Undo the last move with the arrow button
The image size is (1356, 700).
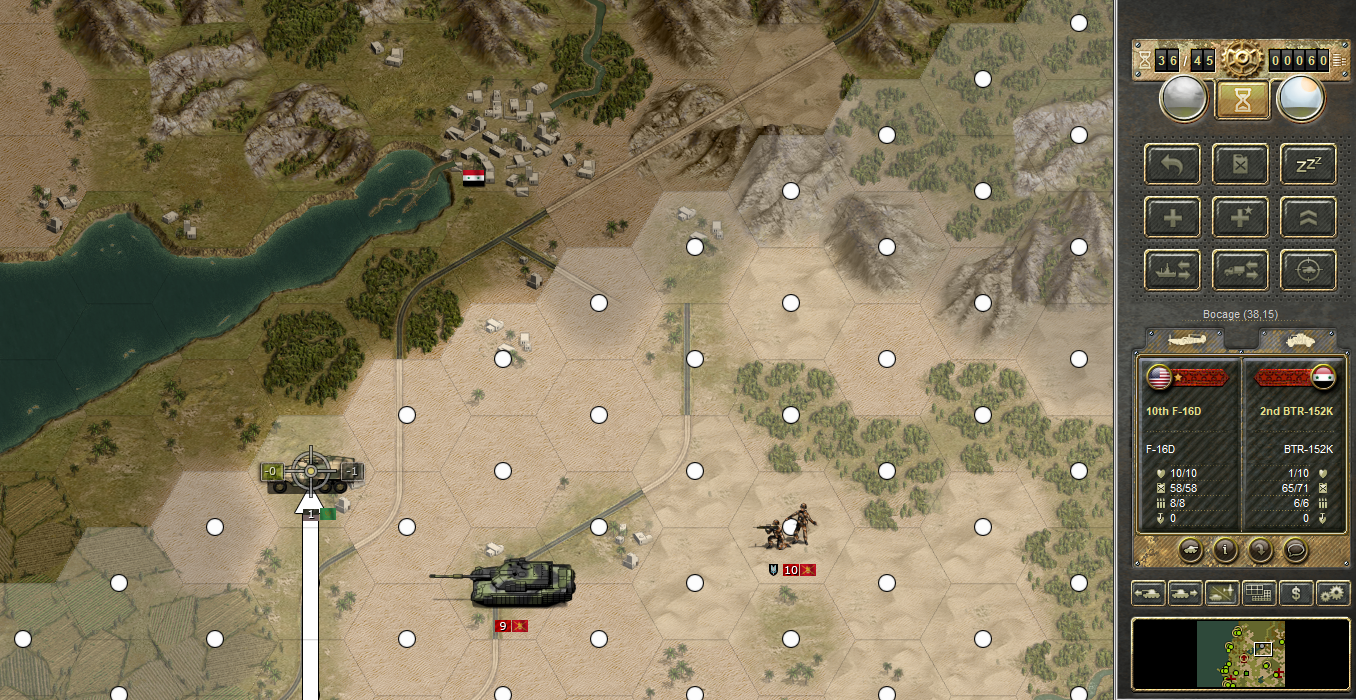pos(1173,164)
